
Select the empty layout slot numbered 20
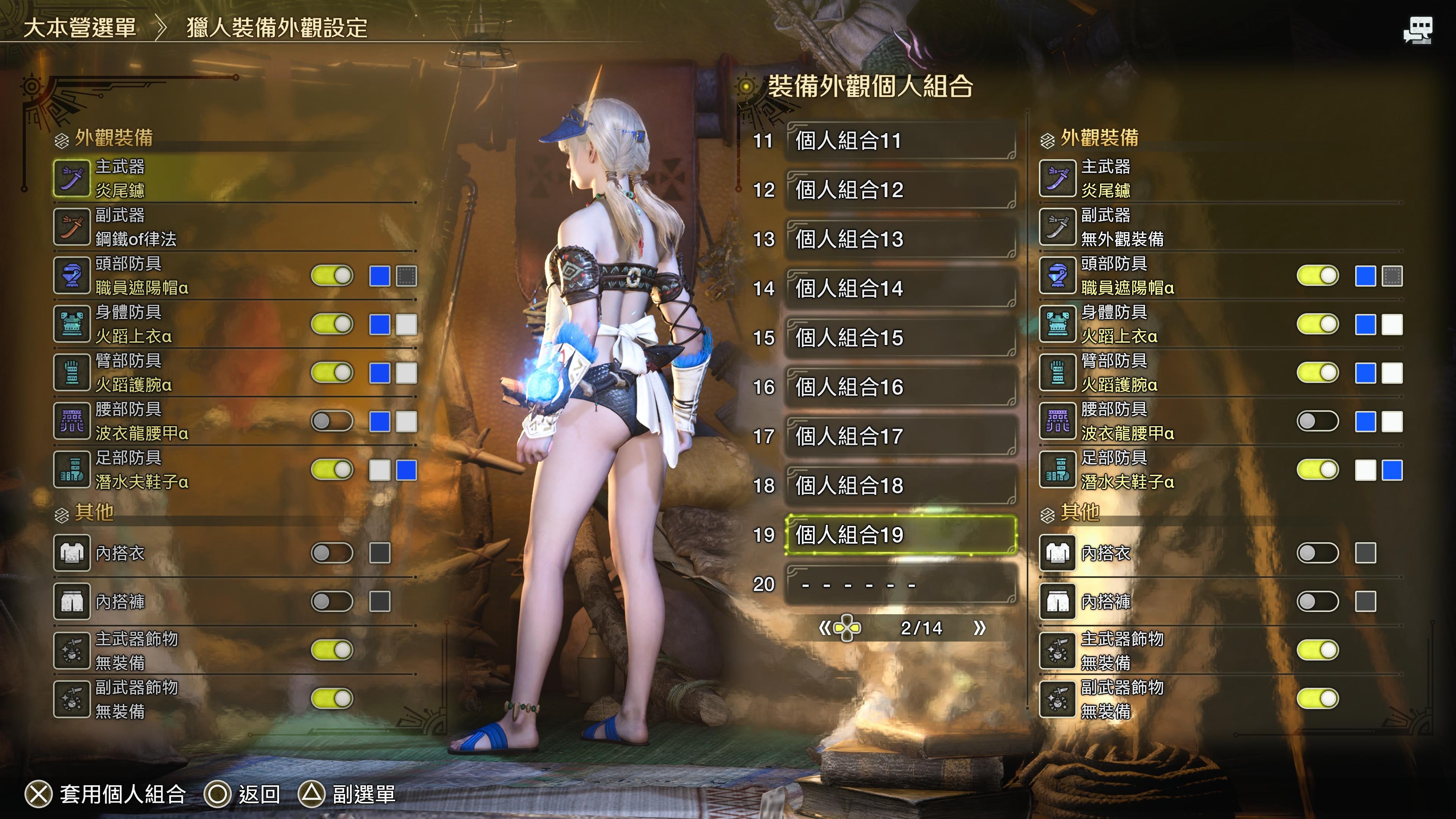[901, 584]
